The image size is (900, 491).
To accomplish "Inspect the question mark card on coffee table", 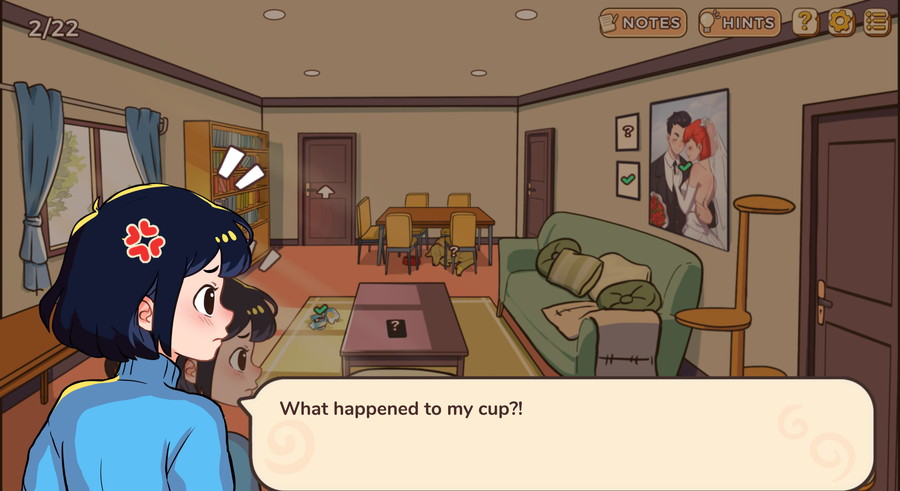I will click(396, 326).
